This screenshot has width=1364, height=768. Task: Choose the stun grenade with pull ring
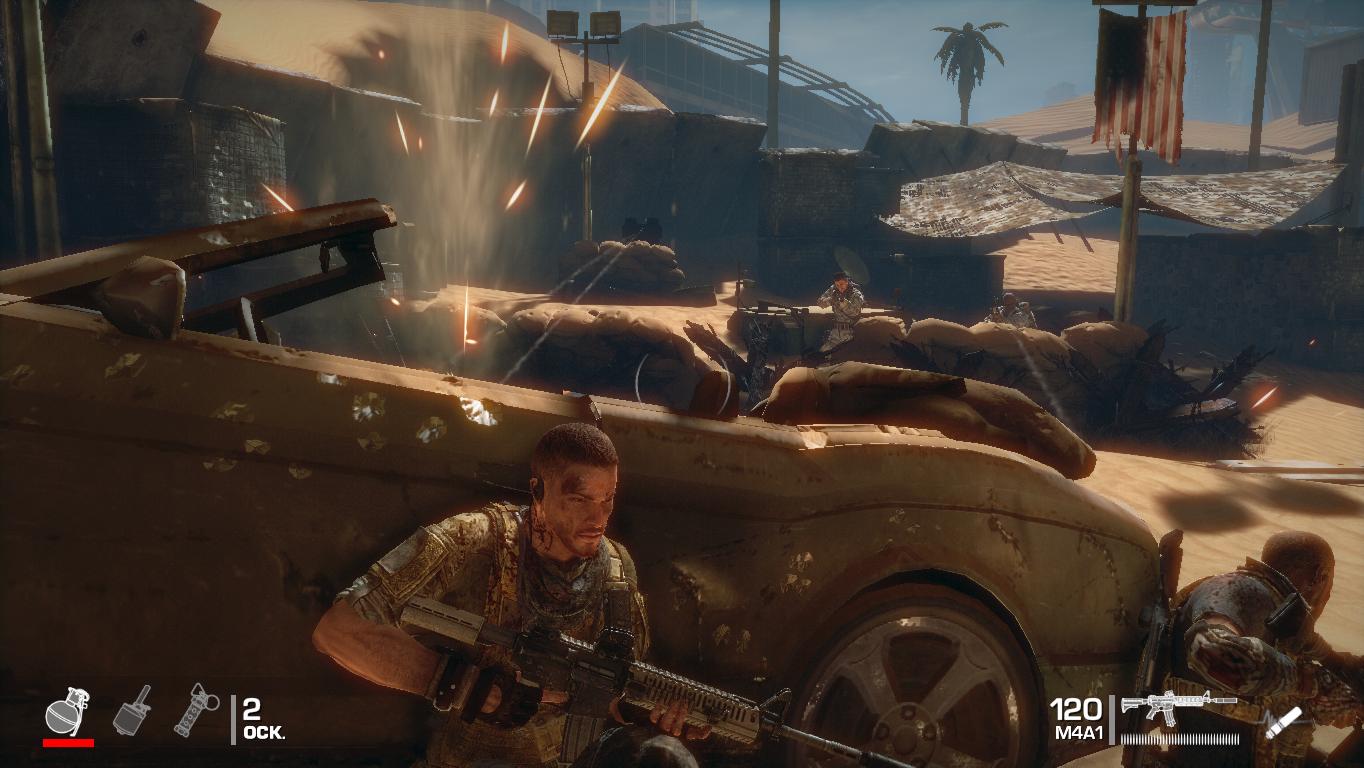[196, 709]
